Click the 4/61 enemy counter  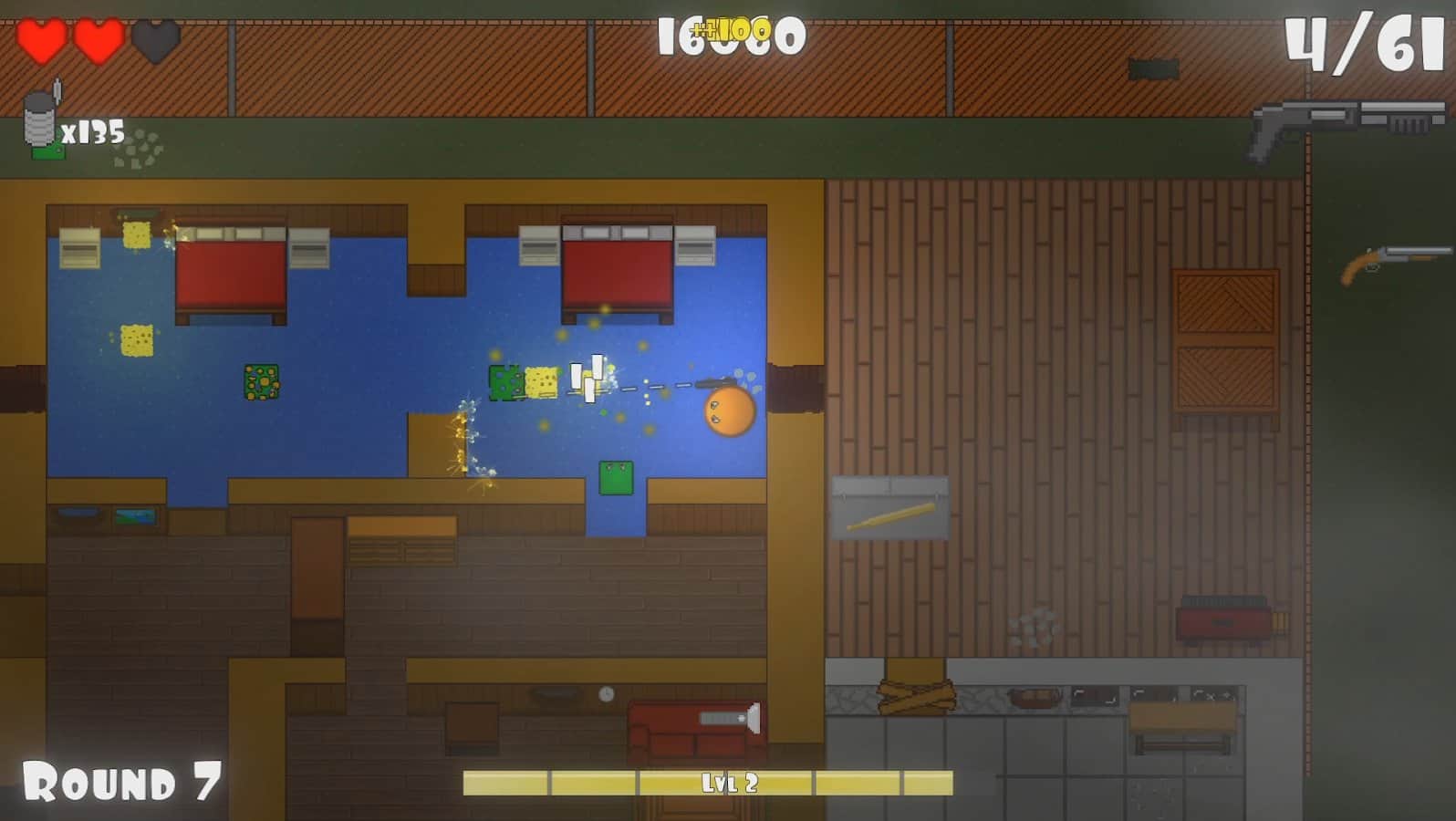pos(1364,43)
